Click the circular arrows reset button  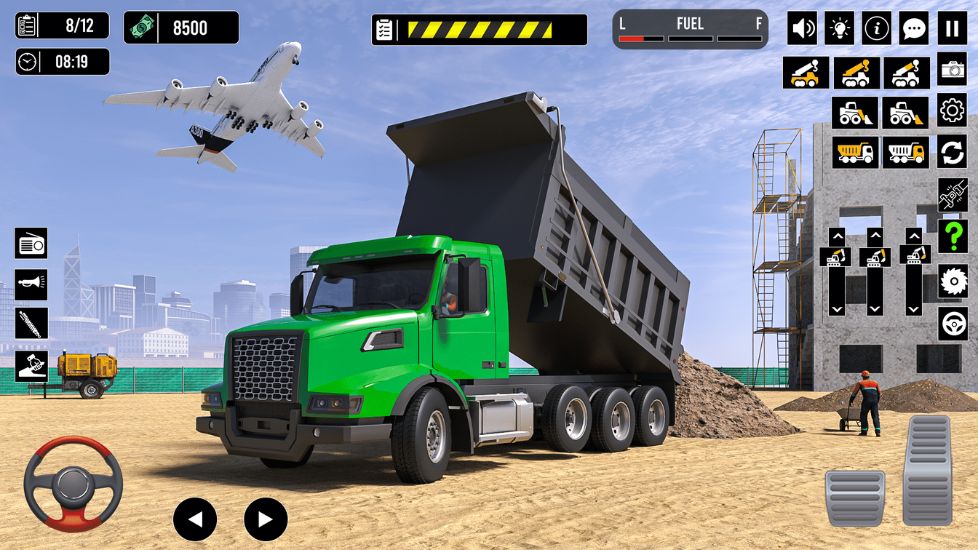[952, 152]
